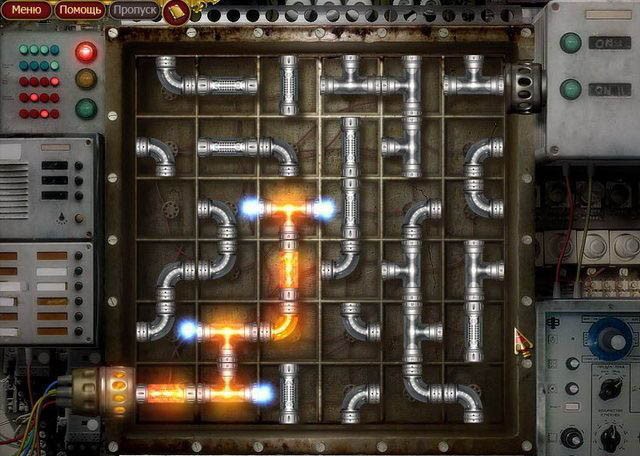Rotate the glowing horizontal pipe beside the power source
This screenshot has width=640, height=456.
pos(165,391)
